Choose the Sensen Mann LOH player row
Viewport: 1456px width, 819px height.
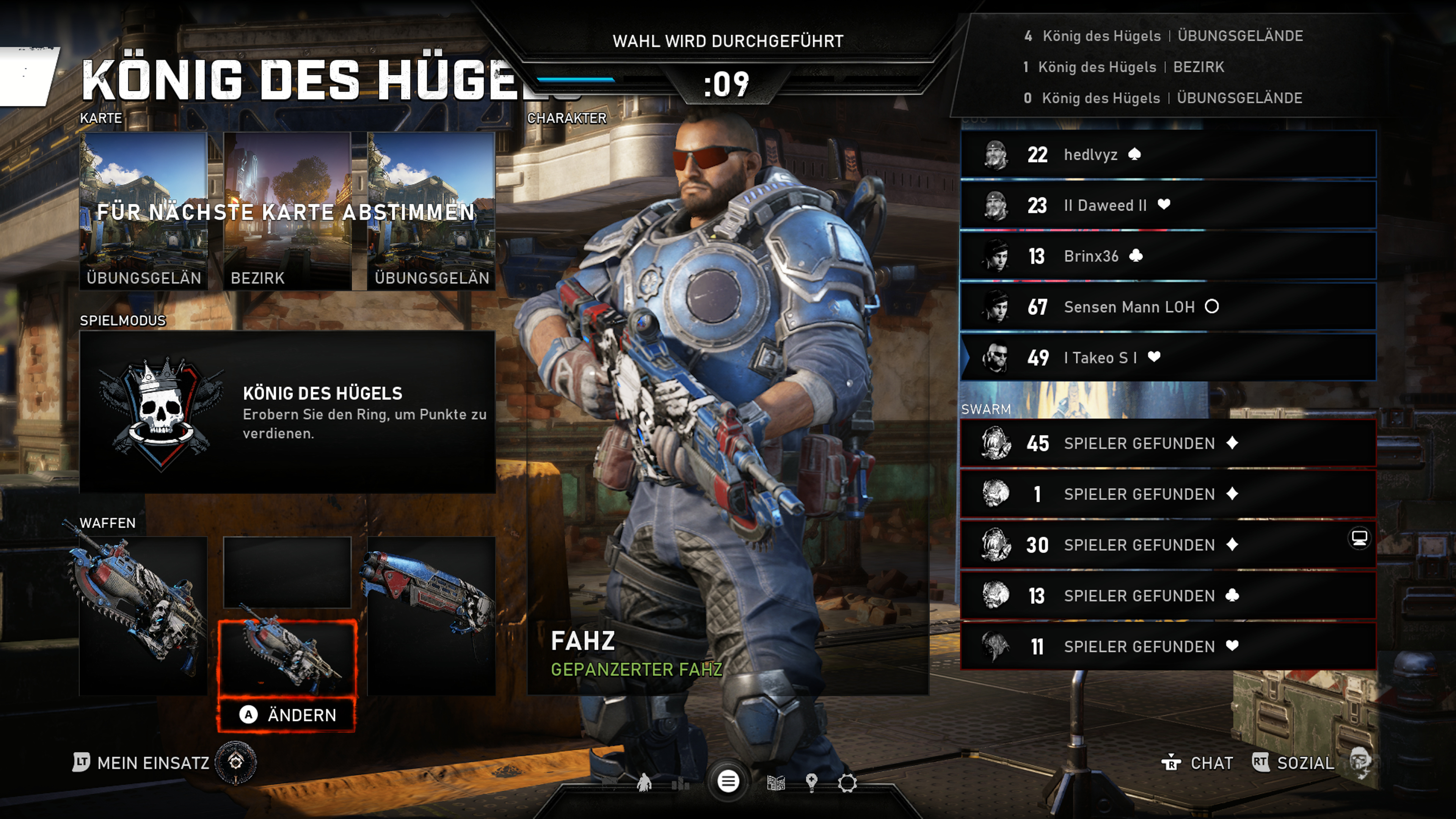pyautogui.click(x=1168, y=307)
